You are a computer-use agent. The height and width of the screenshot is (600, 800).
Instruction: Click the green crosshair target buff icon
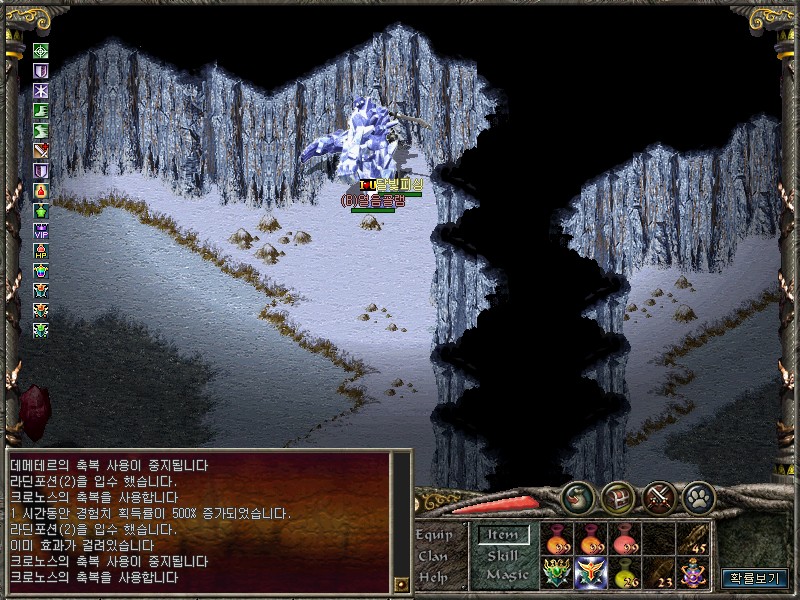tap(41, 51)
